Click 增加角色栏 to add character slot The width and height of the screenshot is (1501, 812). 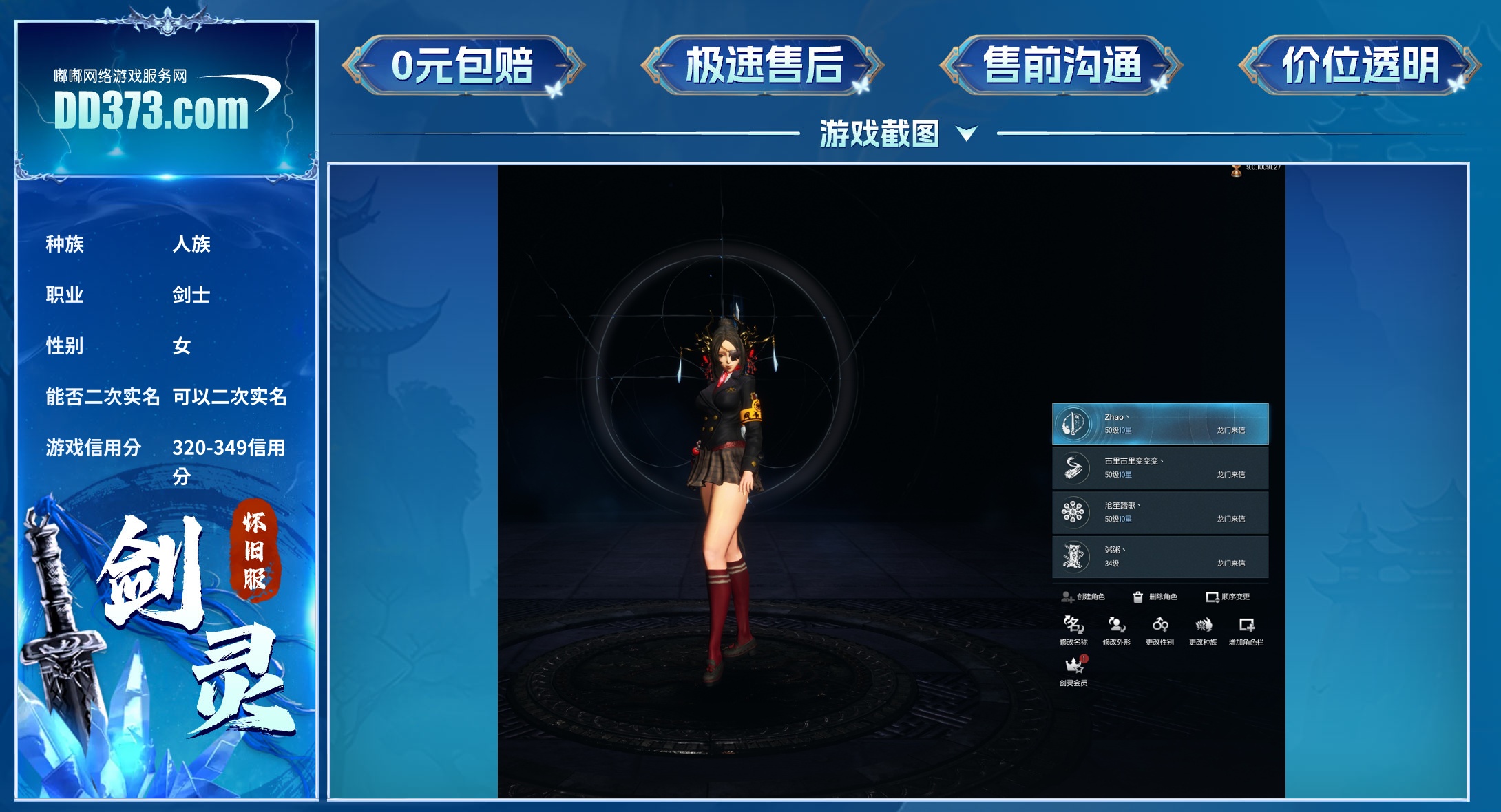click(x=1246, y=630)
